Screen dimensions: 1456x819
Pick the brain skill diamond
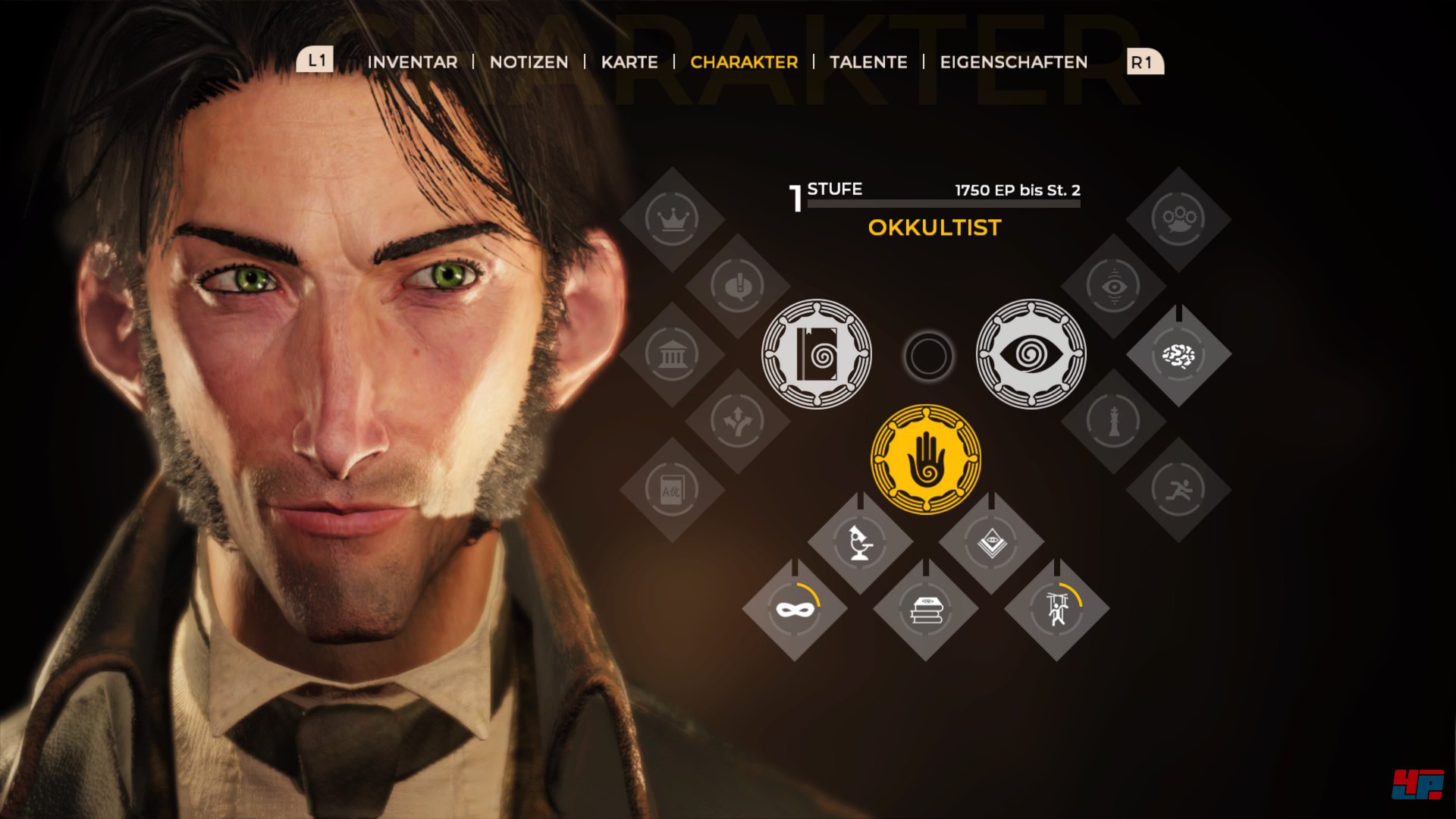coord(1178,355)
